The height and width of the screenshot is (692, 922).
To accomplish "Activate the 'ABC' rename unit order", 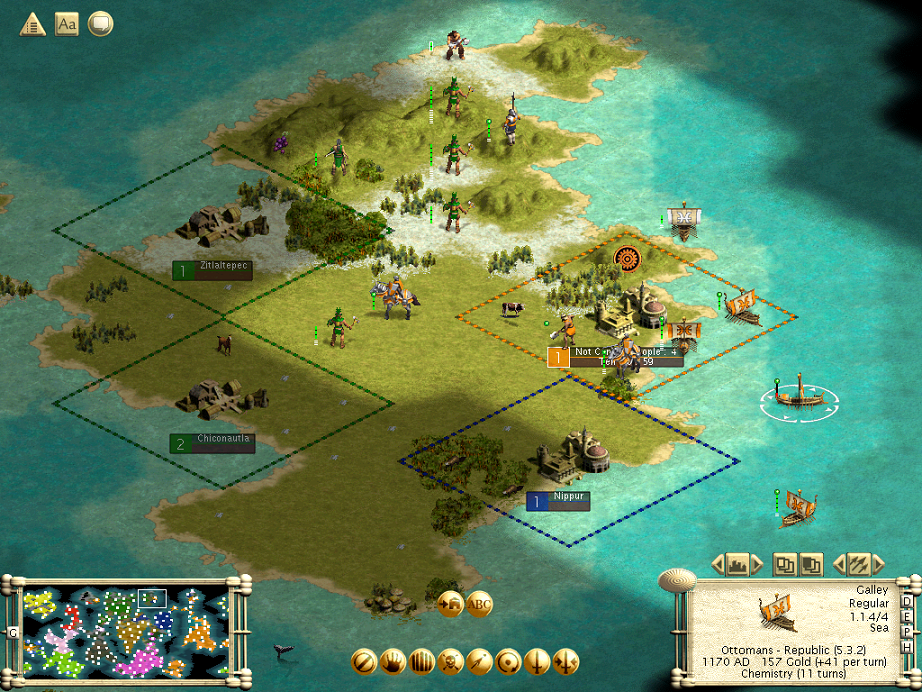I will click(480, 604).
